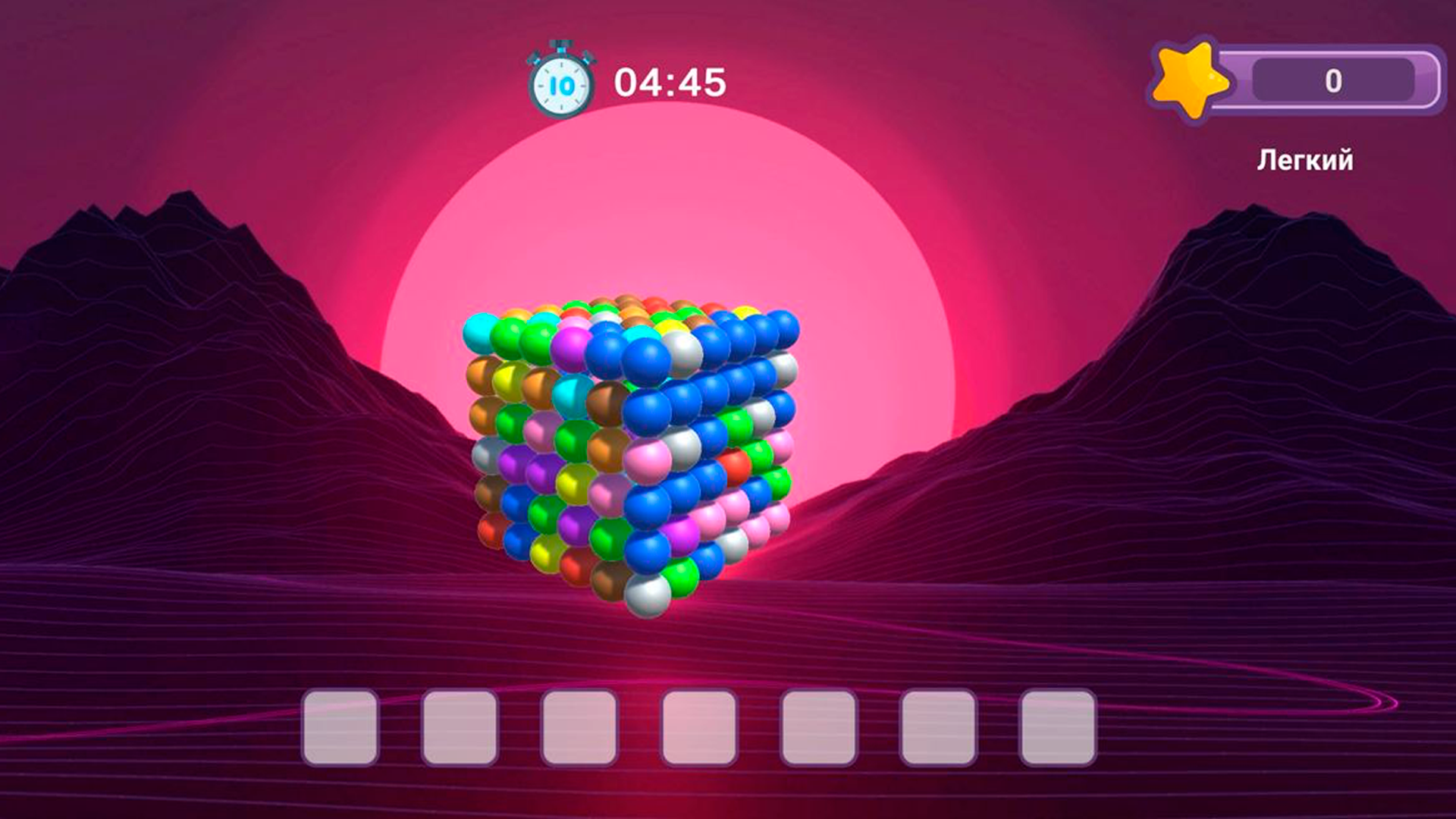The height and width of the screenshot is (819, 1456).
Task: Click the stopwatch timer icon
Action: coord(559,78)
